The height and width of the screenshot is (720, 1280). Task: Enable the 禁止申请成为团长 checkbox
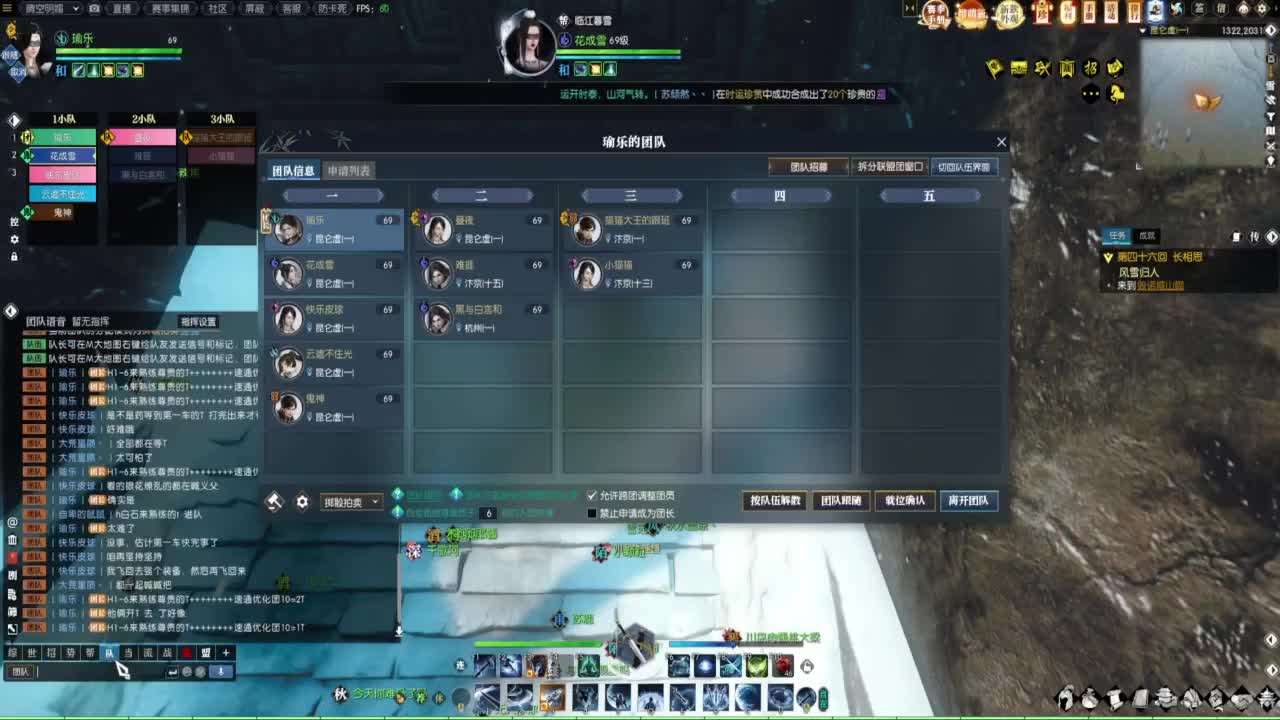(x=593, y=512)
